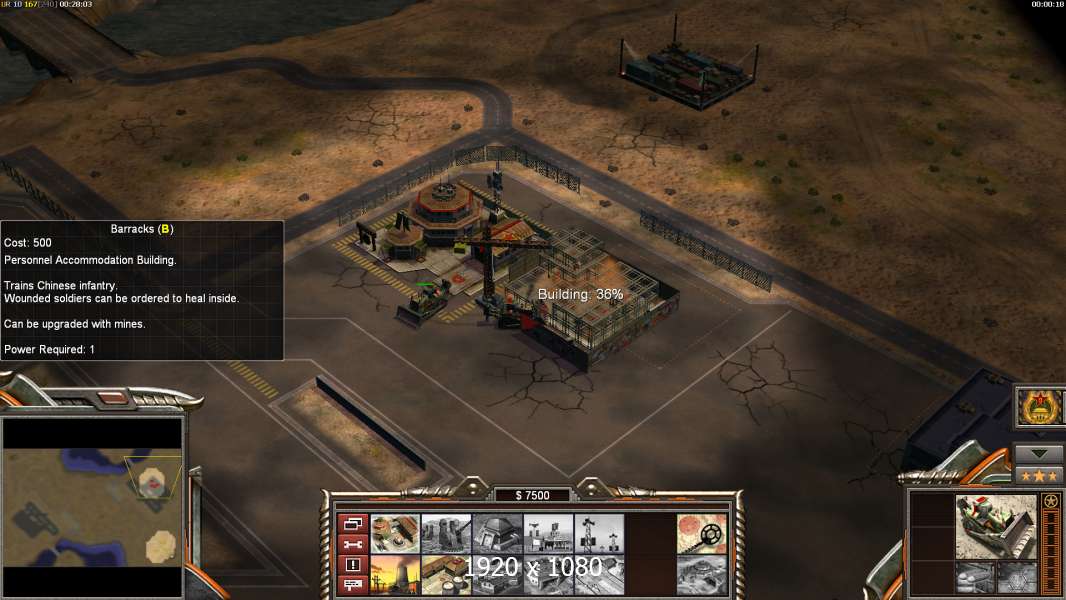Choose the grayed-out bunker build icon

(497, 533)
